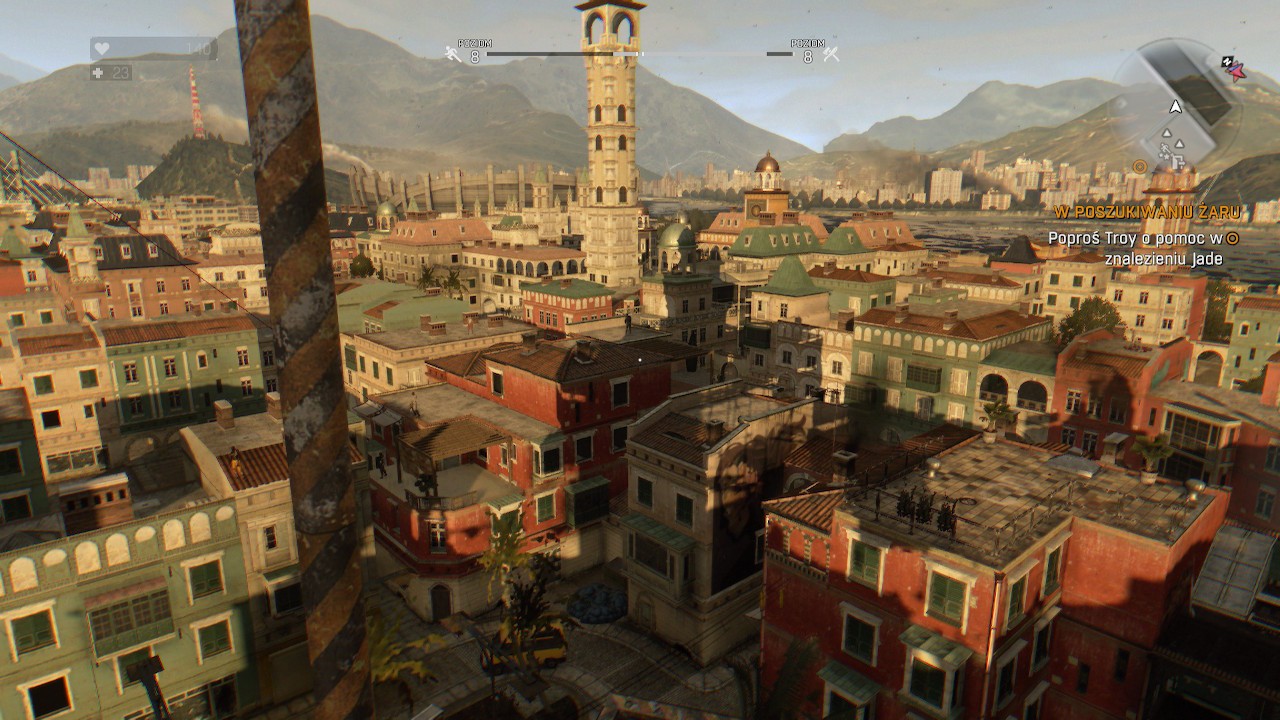Screen dimensions: 1280x720
Task: Select the agility runner icon next to left POZIOM
Action: [451, 53]
